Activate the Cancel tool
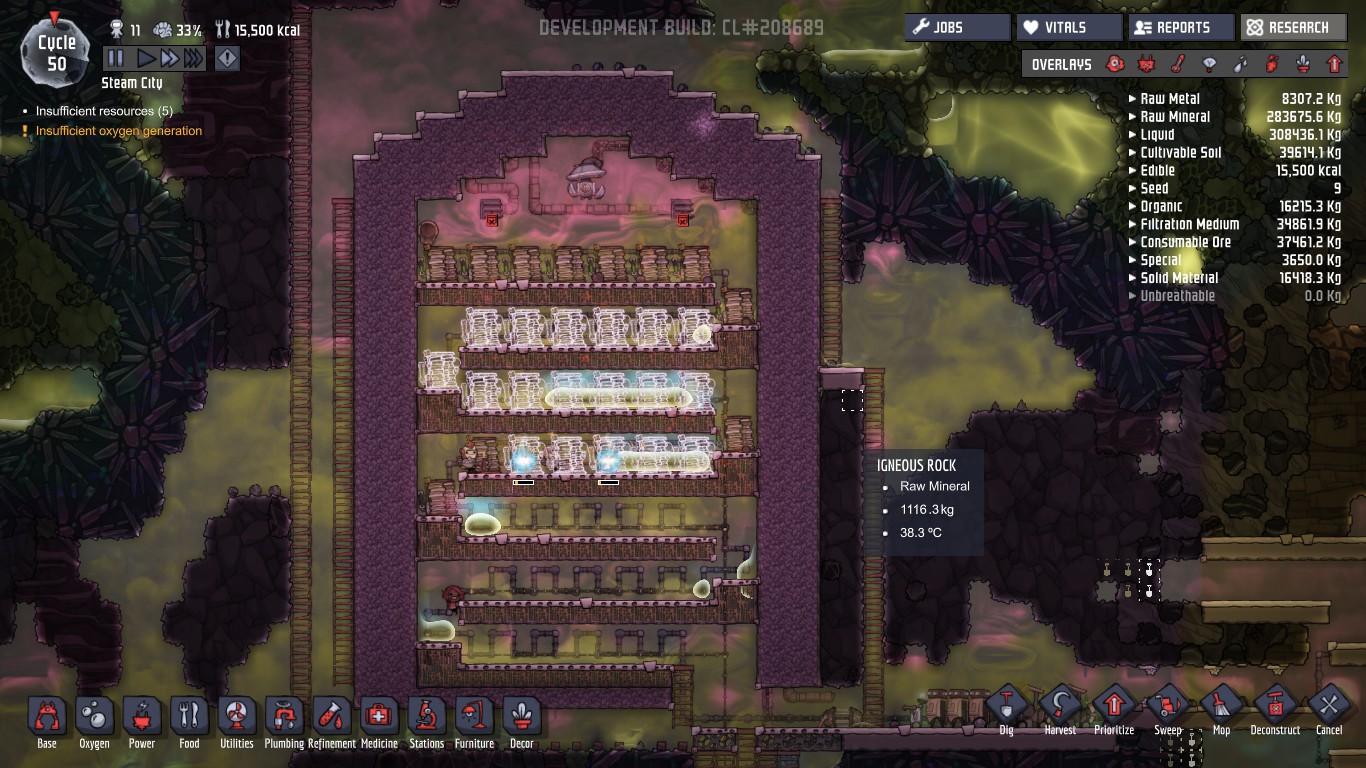This screenshot has height=768, width=1366. [x=1329, y=706]
